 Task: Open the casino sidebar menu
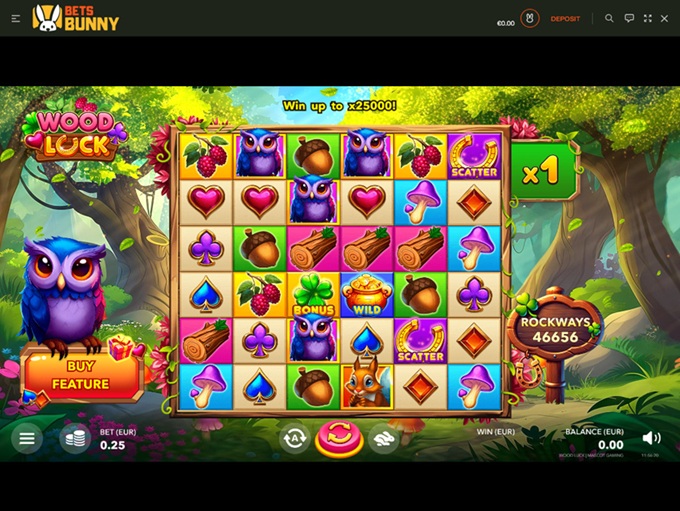click(15, 18)
